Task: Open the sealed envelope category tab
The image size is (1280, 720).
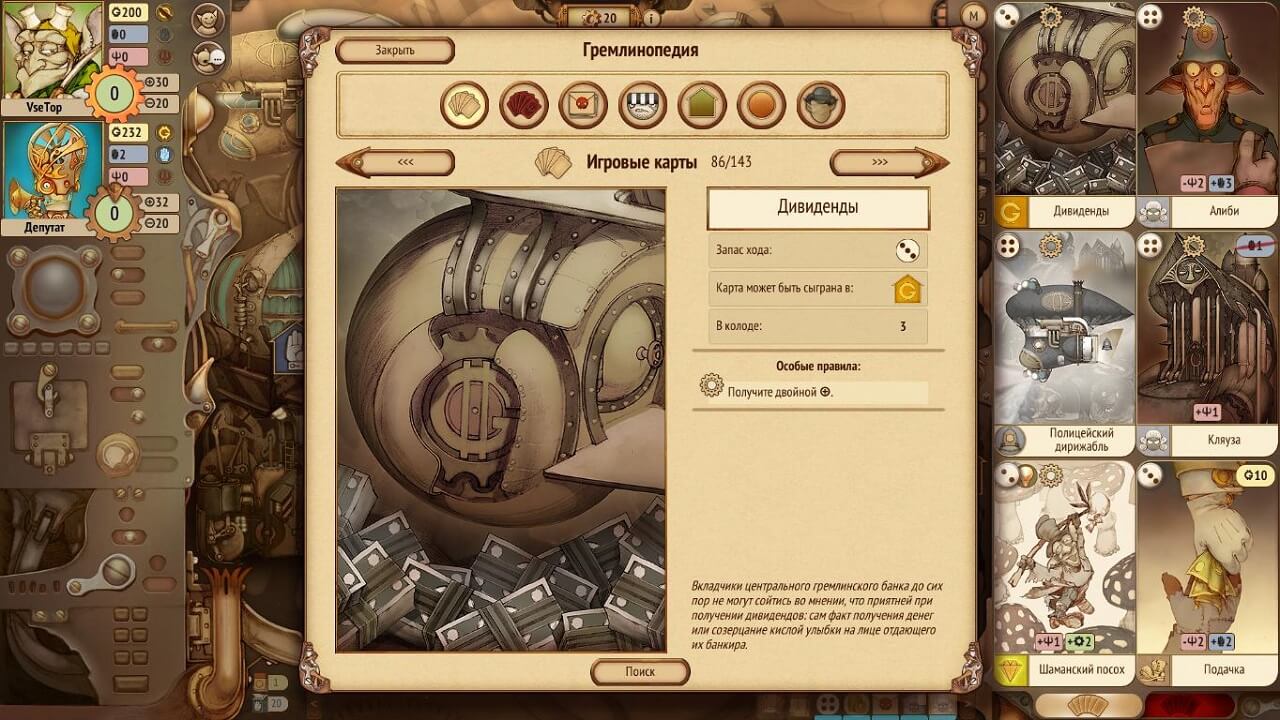Action: (x=583, y=105)
